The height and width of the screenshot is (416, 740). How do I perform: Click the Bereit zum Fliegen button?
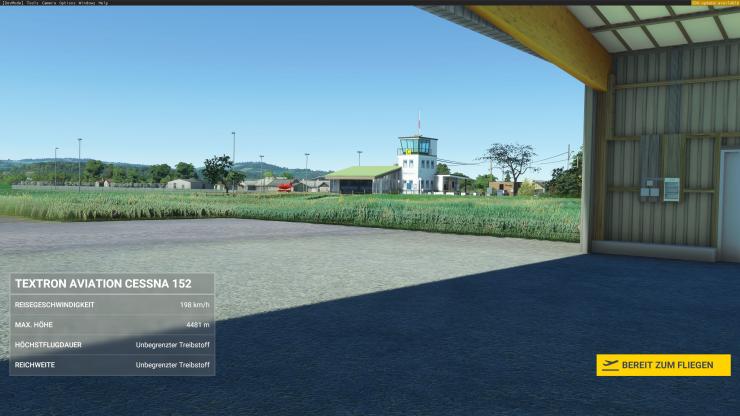pos(663,365)
